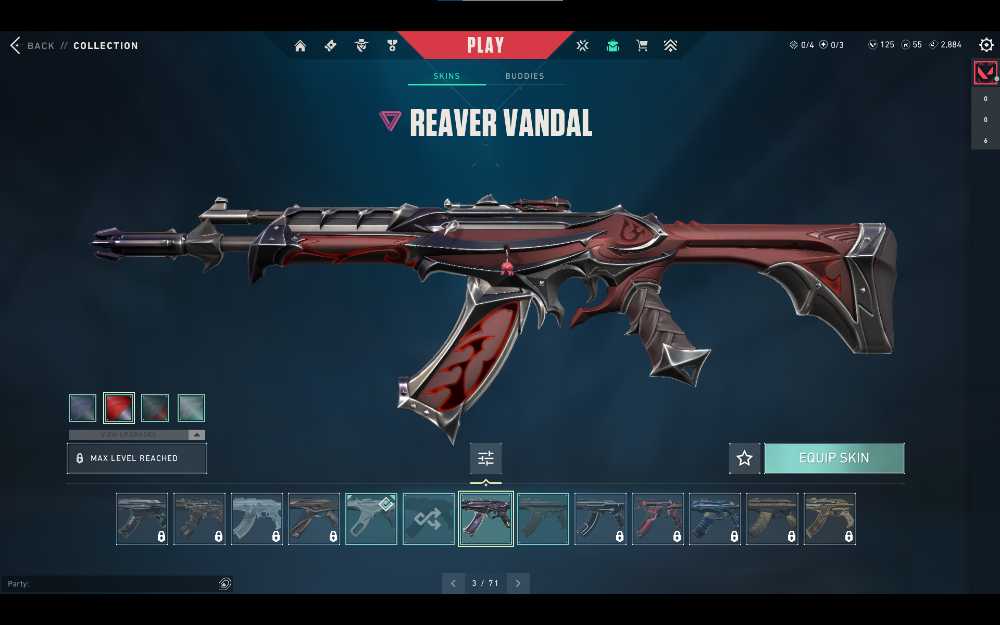Screen dimensions: 1000x625
Task: Mark the skin as favorite with the star
Action: click(744, 458)
